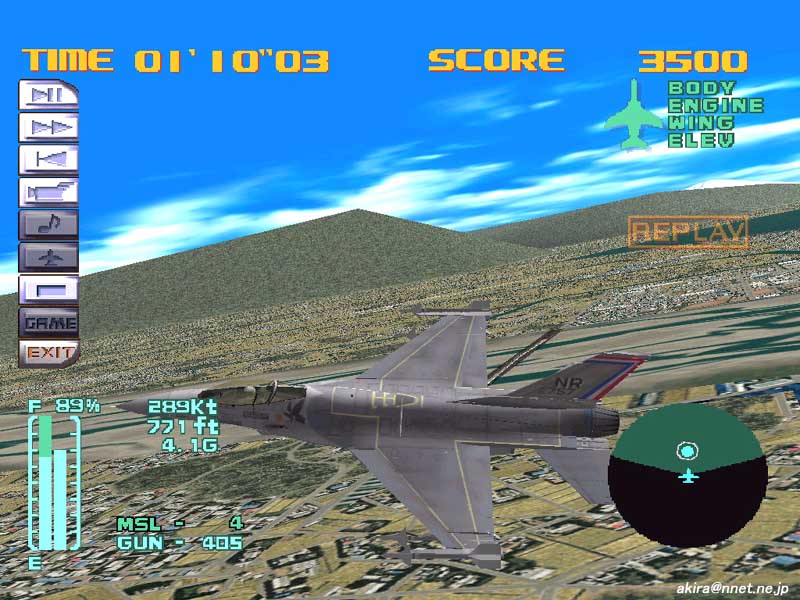The width and height of the screenshot is (800, 600).
Task: Change the replay camera view
Action: (x=48, y=192)
